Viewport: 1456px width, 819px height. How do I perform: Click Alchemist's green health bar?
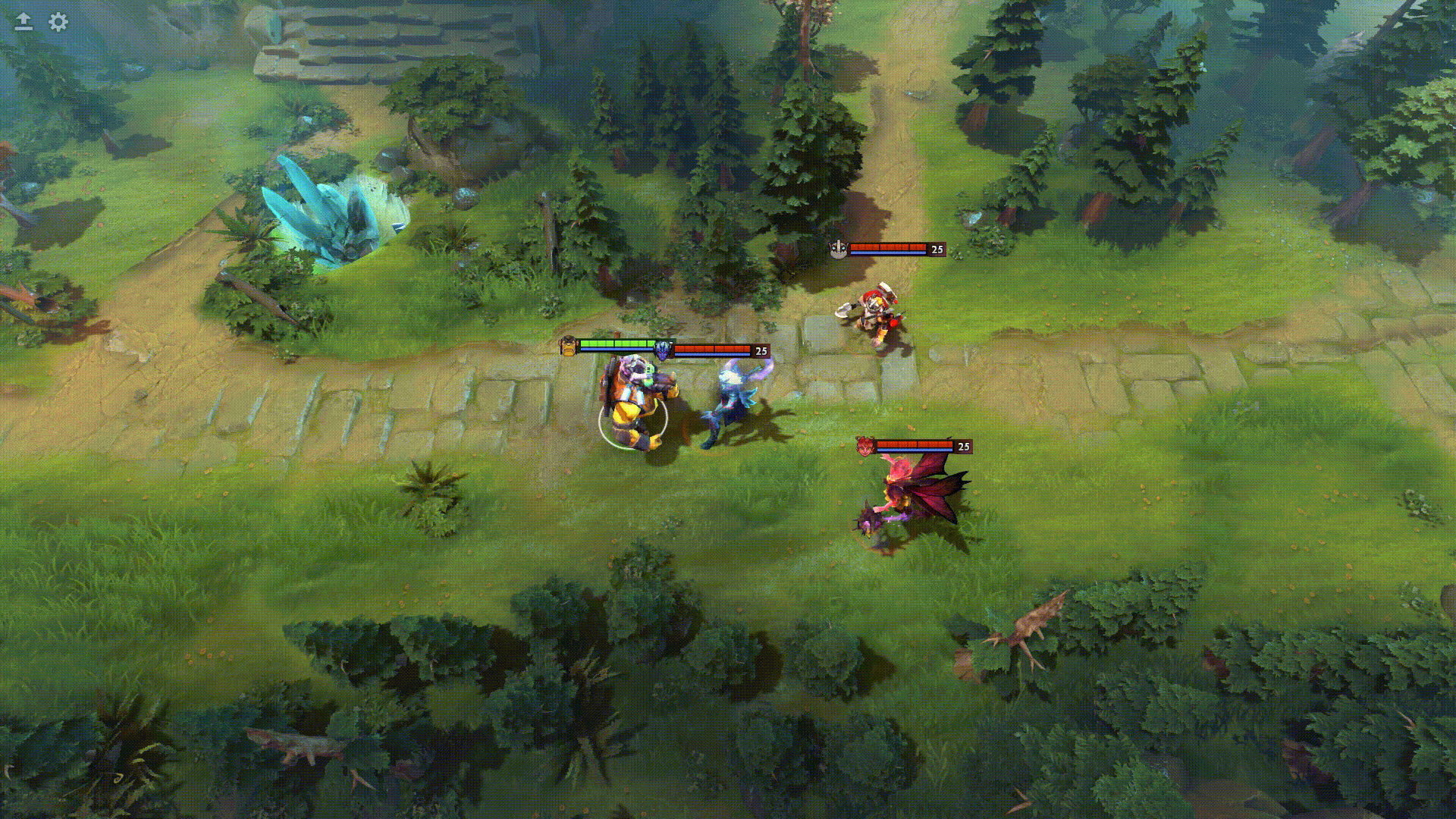click(x=616, y=343)
